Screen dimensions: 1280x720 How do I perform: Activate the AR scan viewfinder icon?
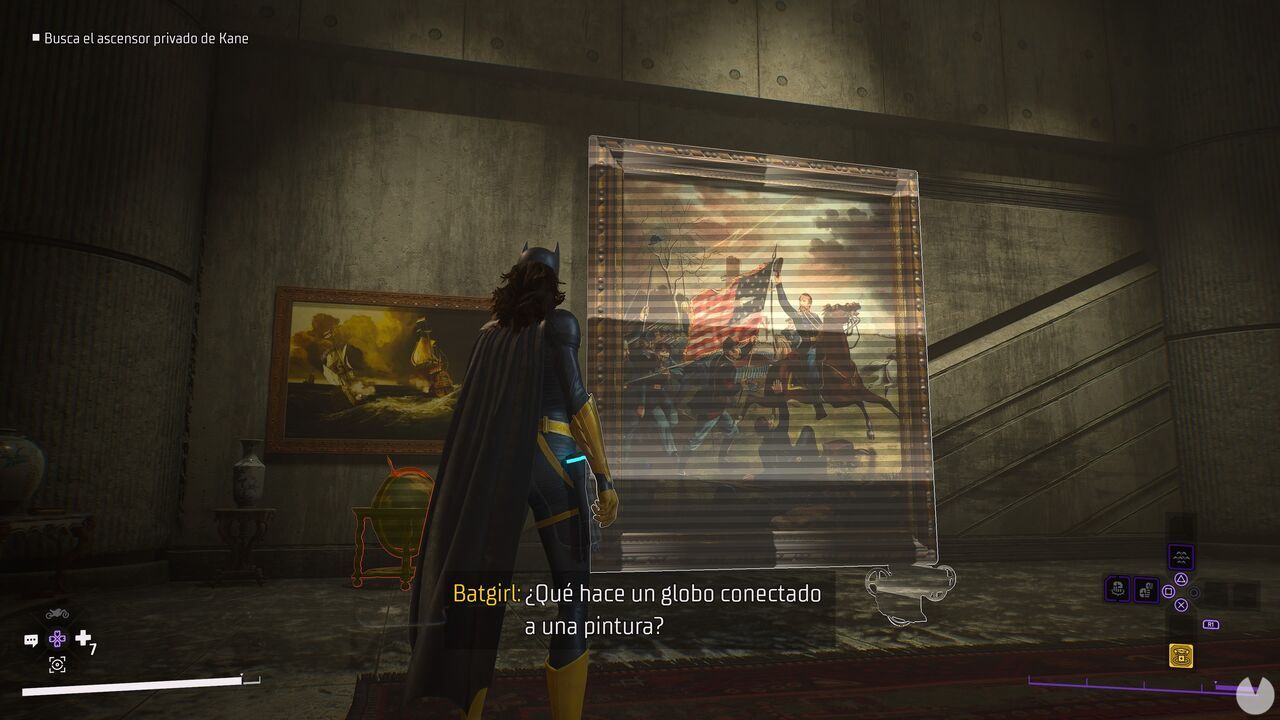(57, 665)
